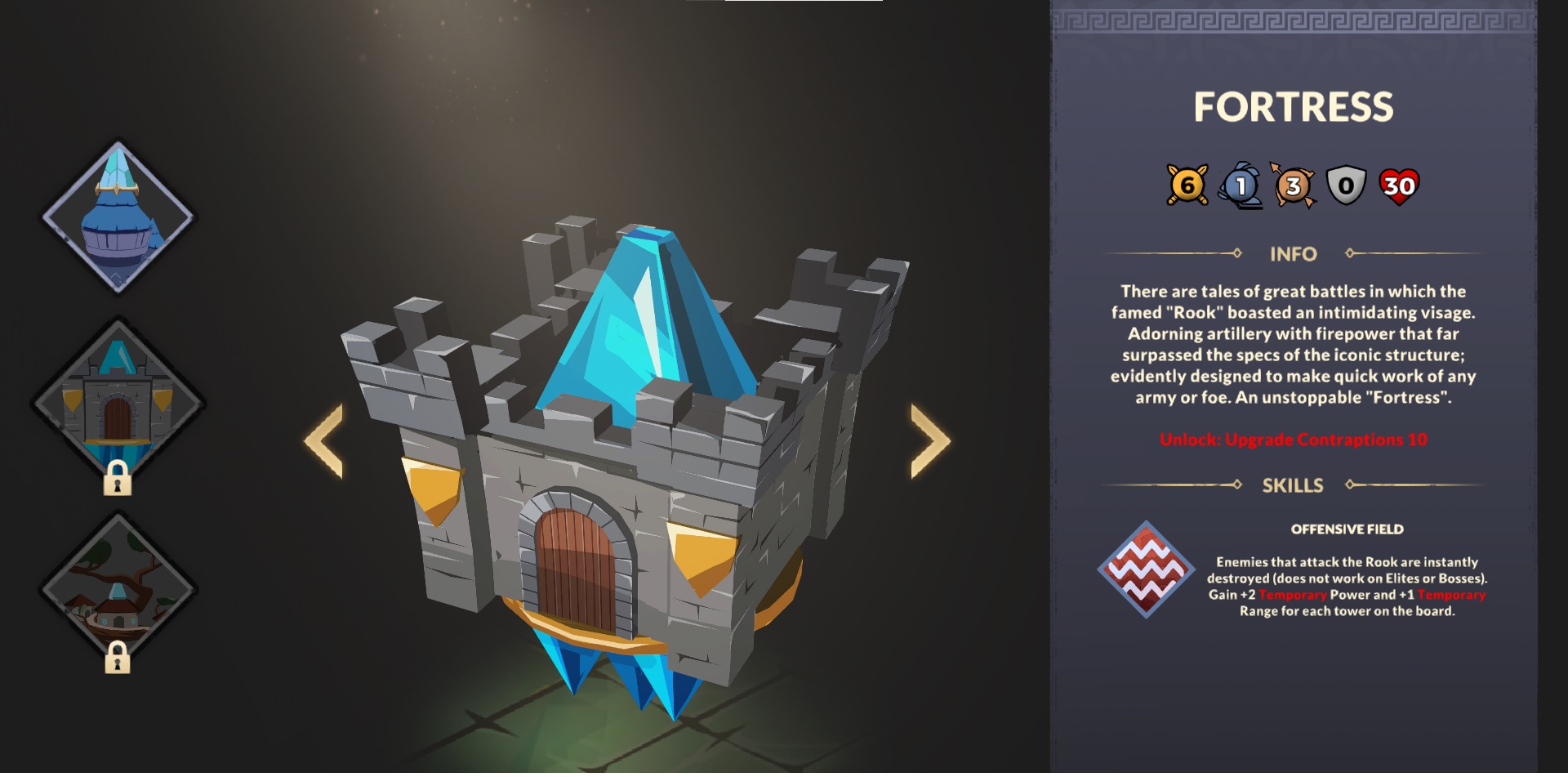1568x777 pixels.
Task: Click the blue crystal spire atop the fortress
Action: pos(645,327)
